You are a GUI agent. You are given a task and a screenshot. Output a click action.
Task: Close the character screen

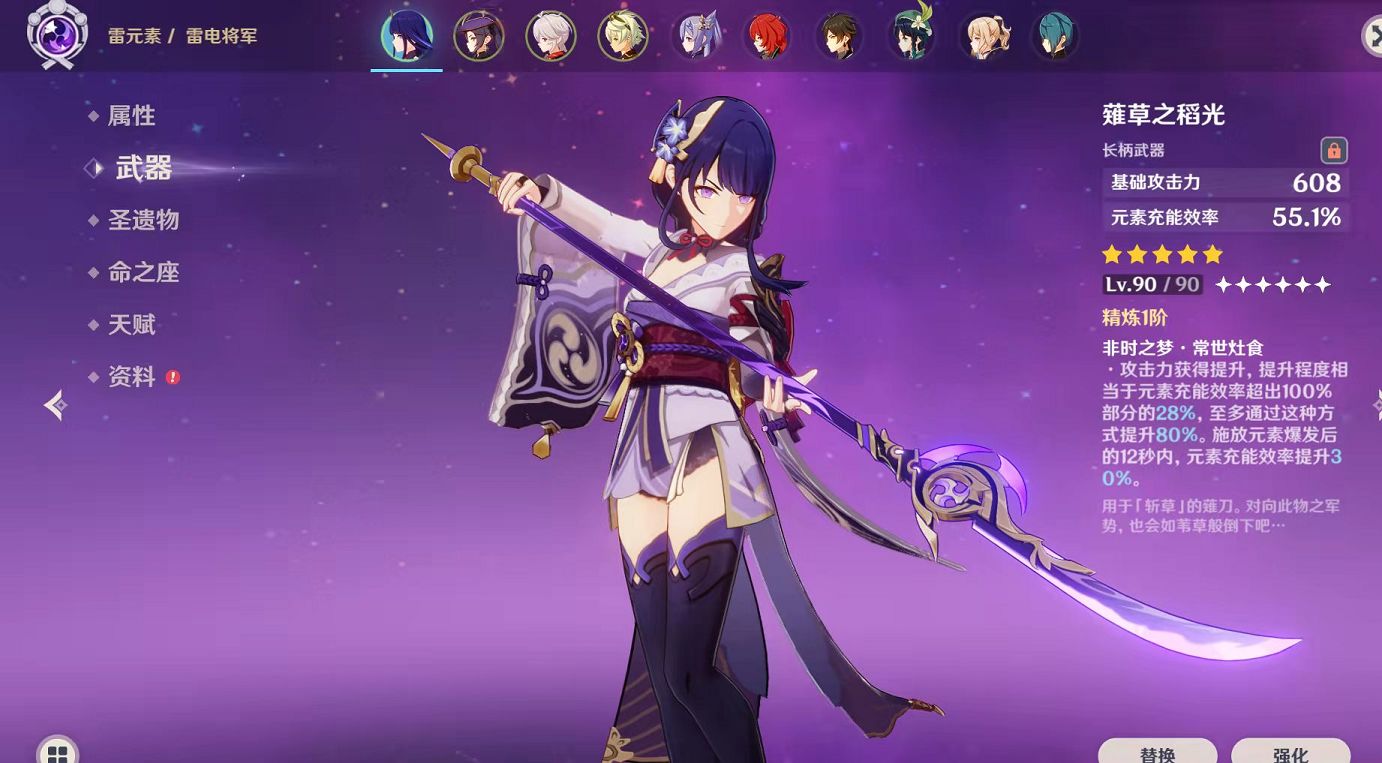click(x=1372, y=36)
